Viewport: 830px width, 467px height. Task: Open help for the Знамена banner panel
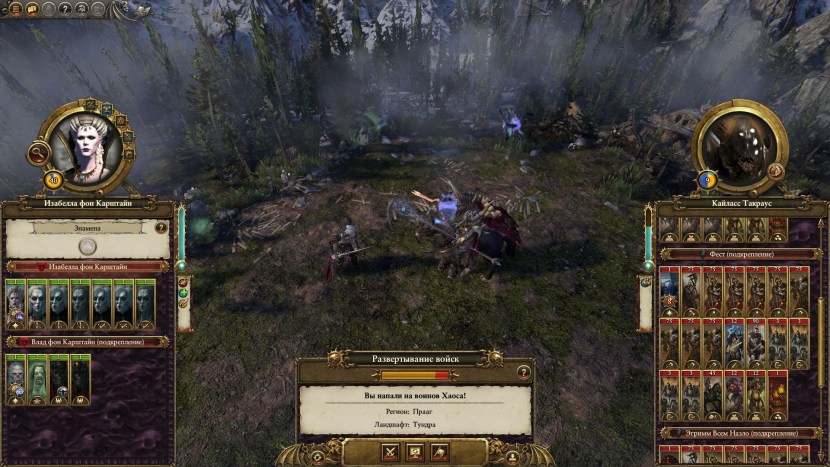(x=161, y=227)
